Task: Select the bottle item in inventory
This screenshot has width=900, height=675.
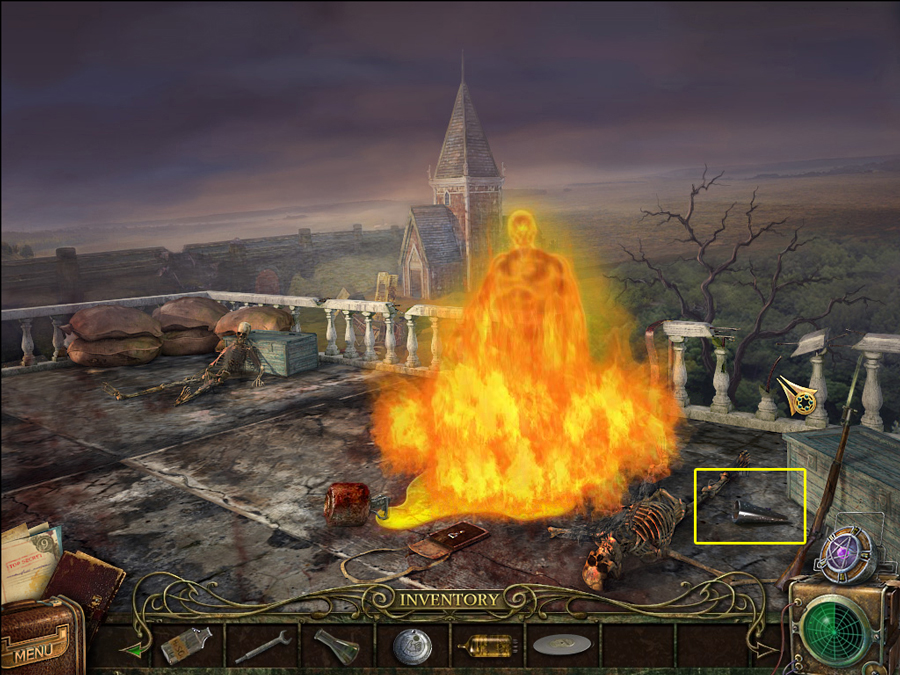Action: (x=186, y=646)
